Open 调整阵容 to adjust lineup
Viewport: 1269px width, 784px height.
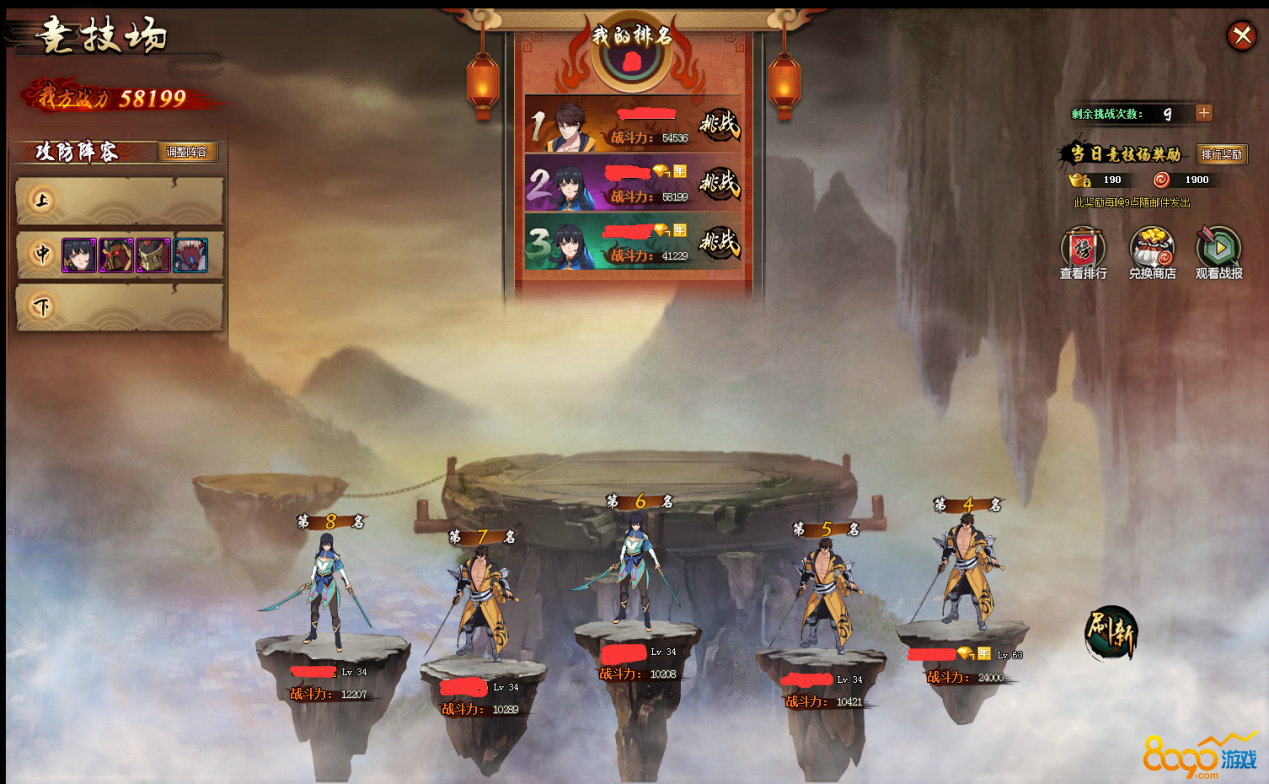(x=187, y=152)
